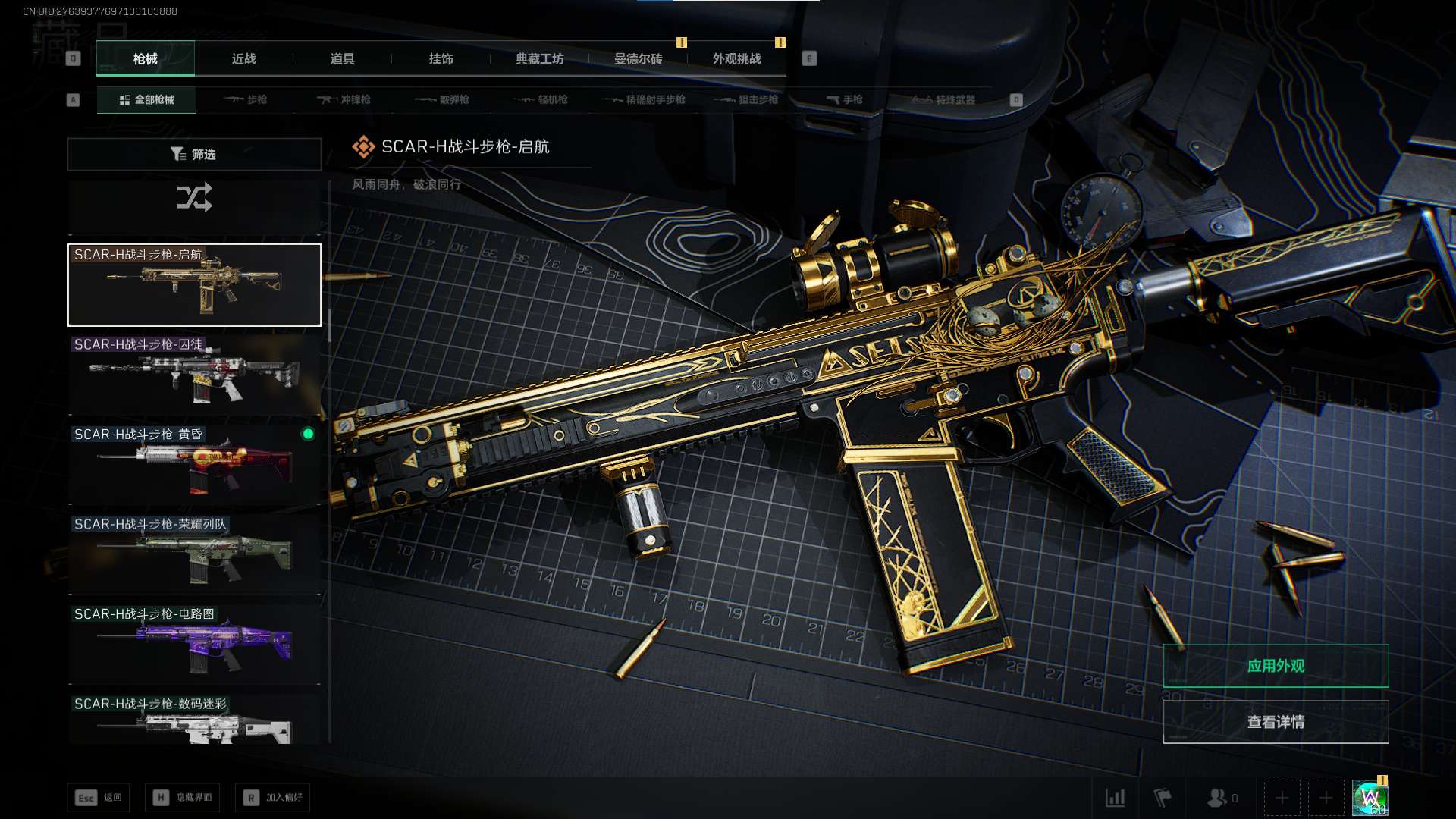This screenshot has width=1456, height=819.
Task: Select the SCAR-H 囚徒 skin thumbnail
Action: click(194, 375)
